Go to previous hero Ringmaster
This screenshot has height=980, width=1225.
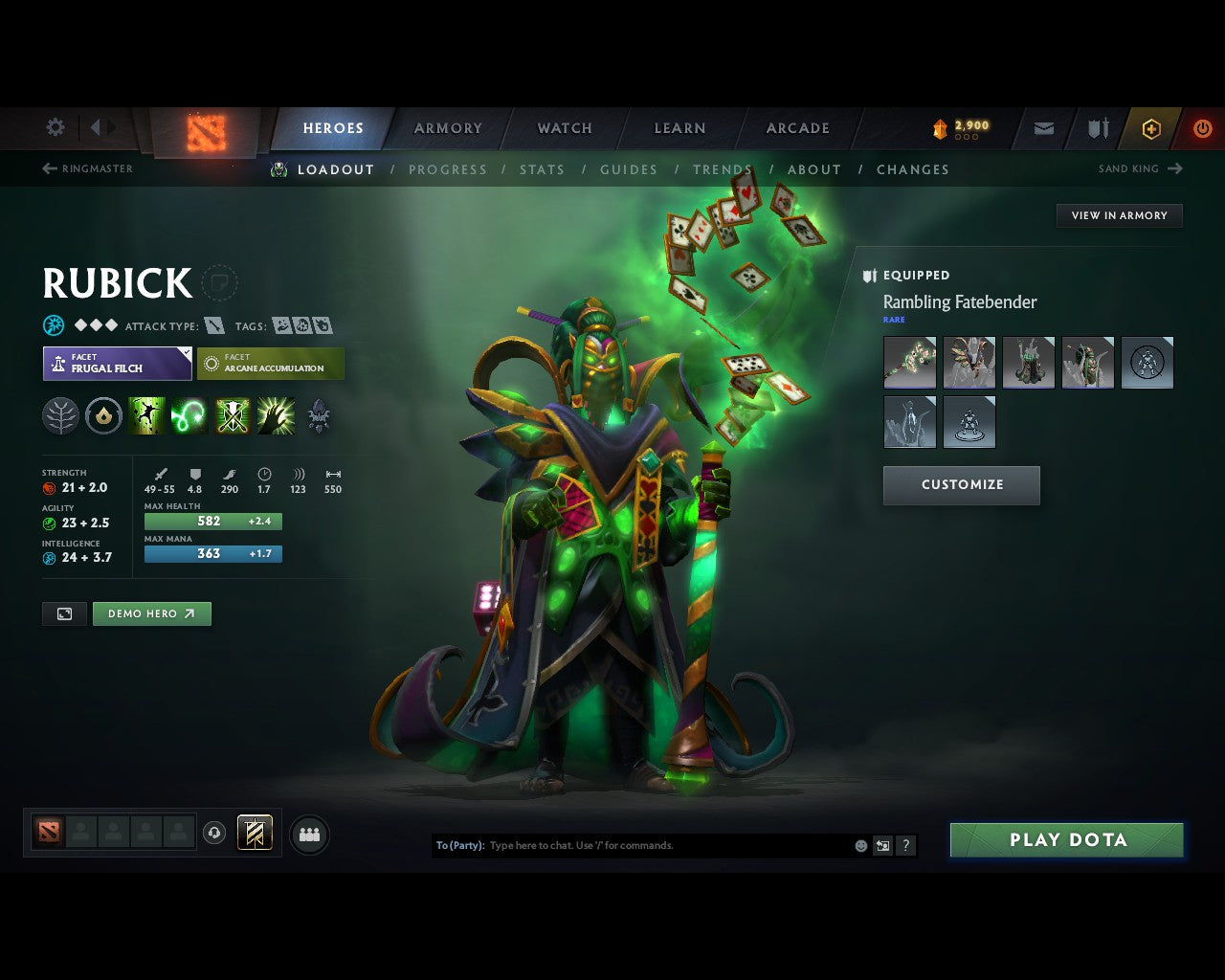click(x=88, y=168)
